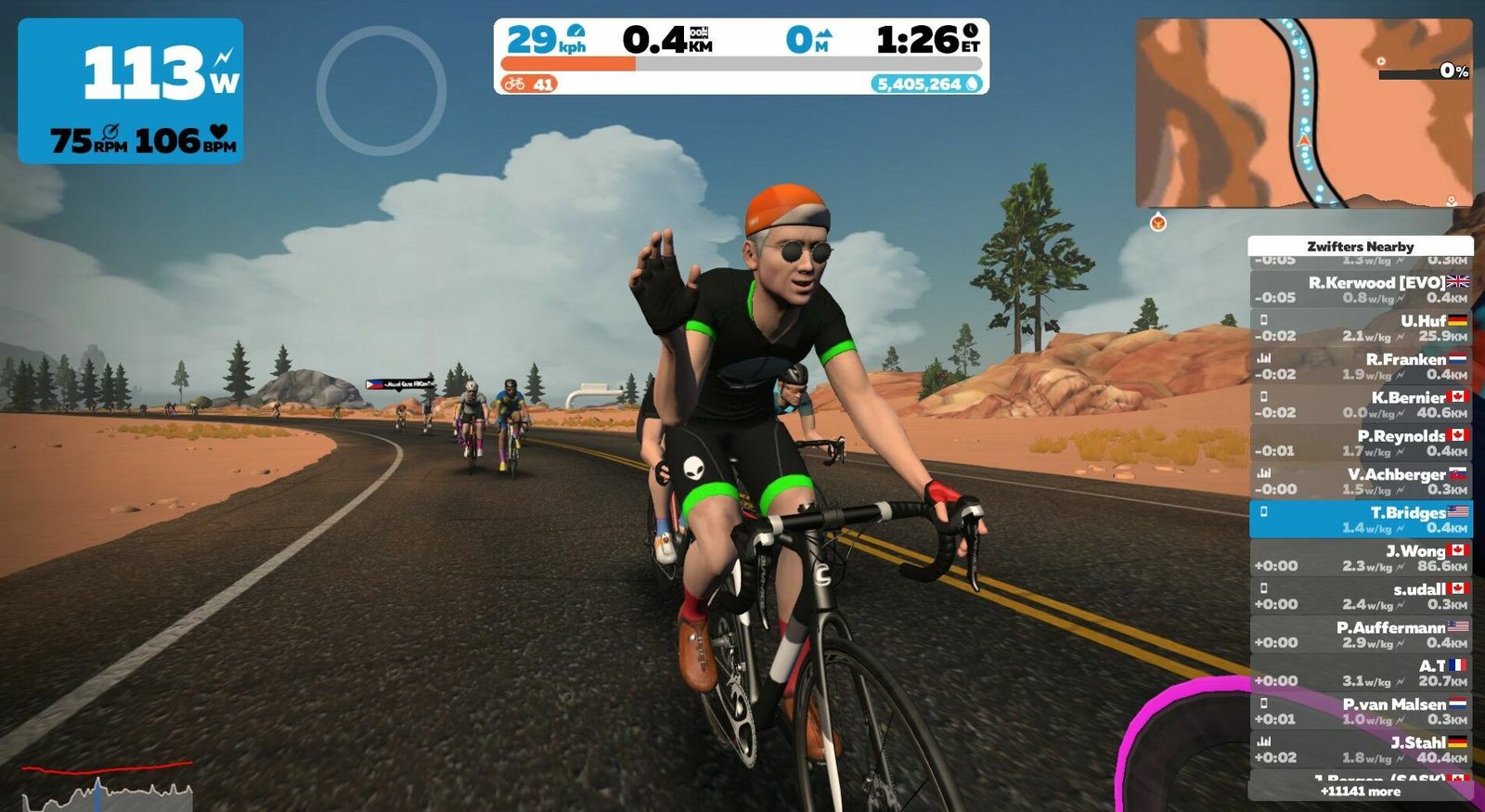Select P.Reynolds in the nearby riders list
Image resolution: width=1485 pixels, height=812 pixels.
[x=1360, y=443]
